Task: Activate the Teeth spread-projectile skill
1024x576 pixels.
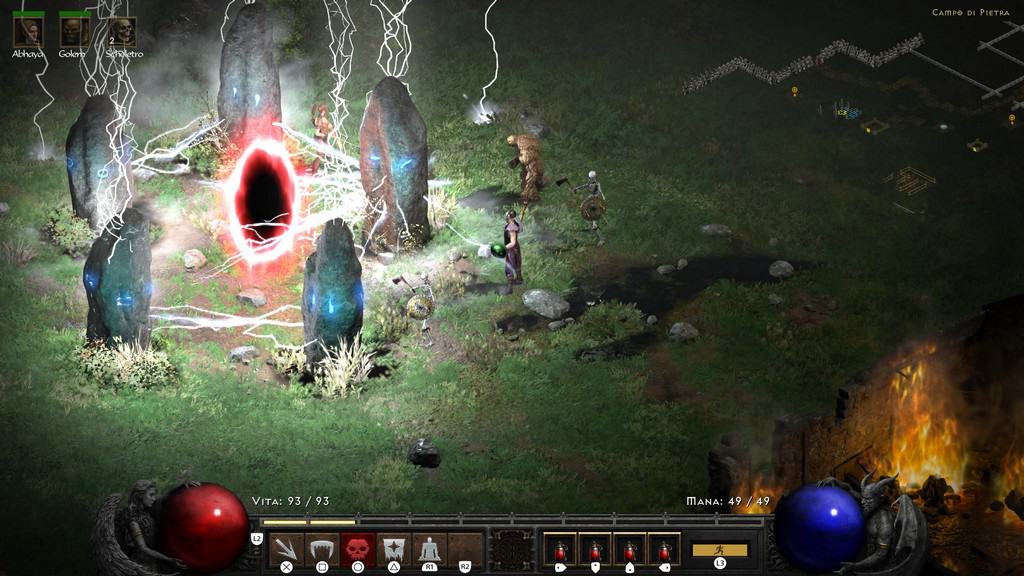Action: point(286,549)
